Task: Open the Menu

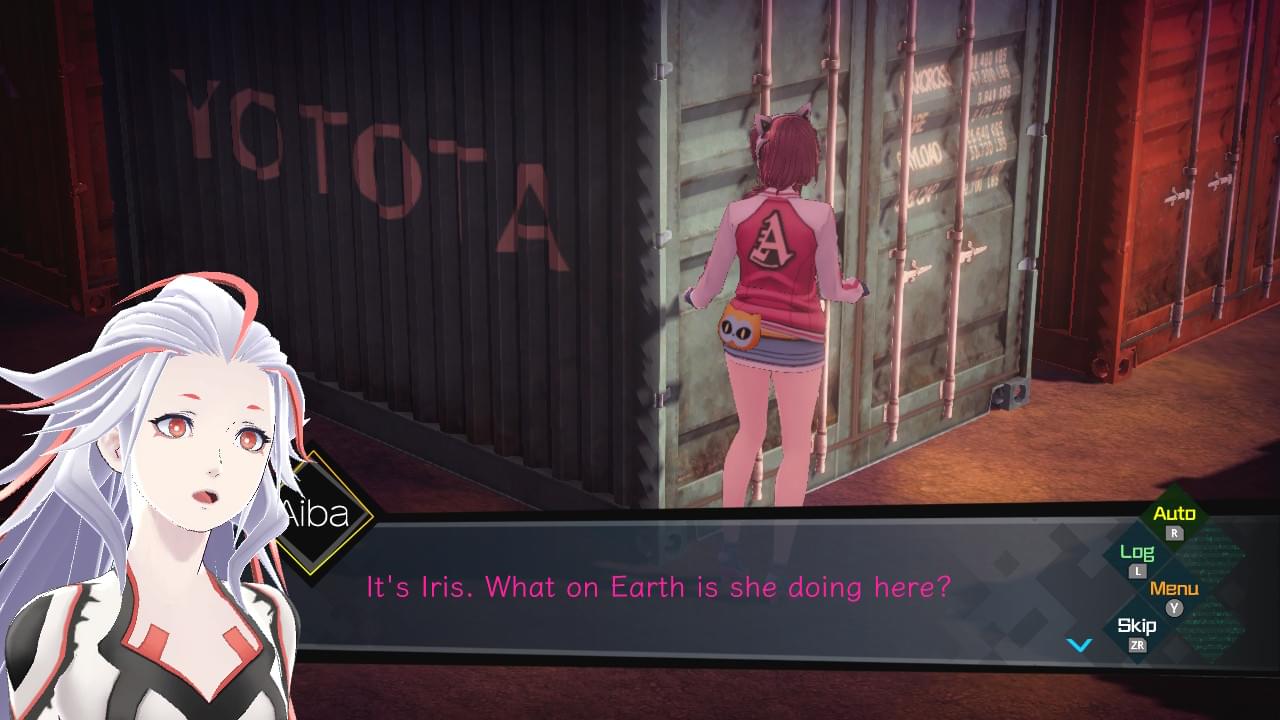Action: click(x=1173, y=589)
